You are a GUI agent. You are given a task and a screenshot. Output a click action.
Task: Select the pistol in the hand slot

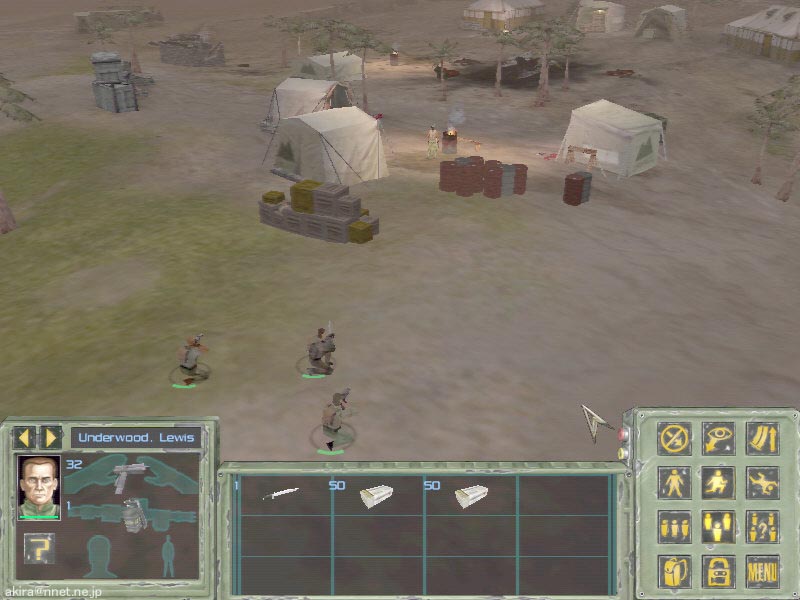[130, 476]
